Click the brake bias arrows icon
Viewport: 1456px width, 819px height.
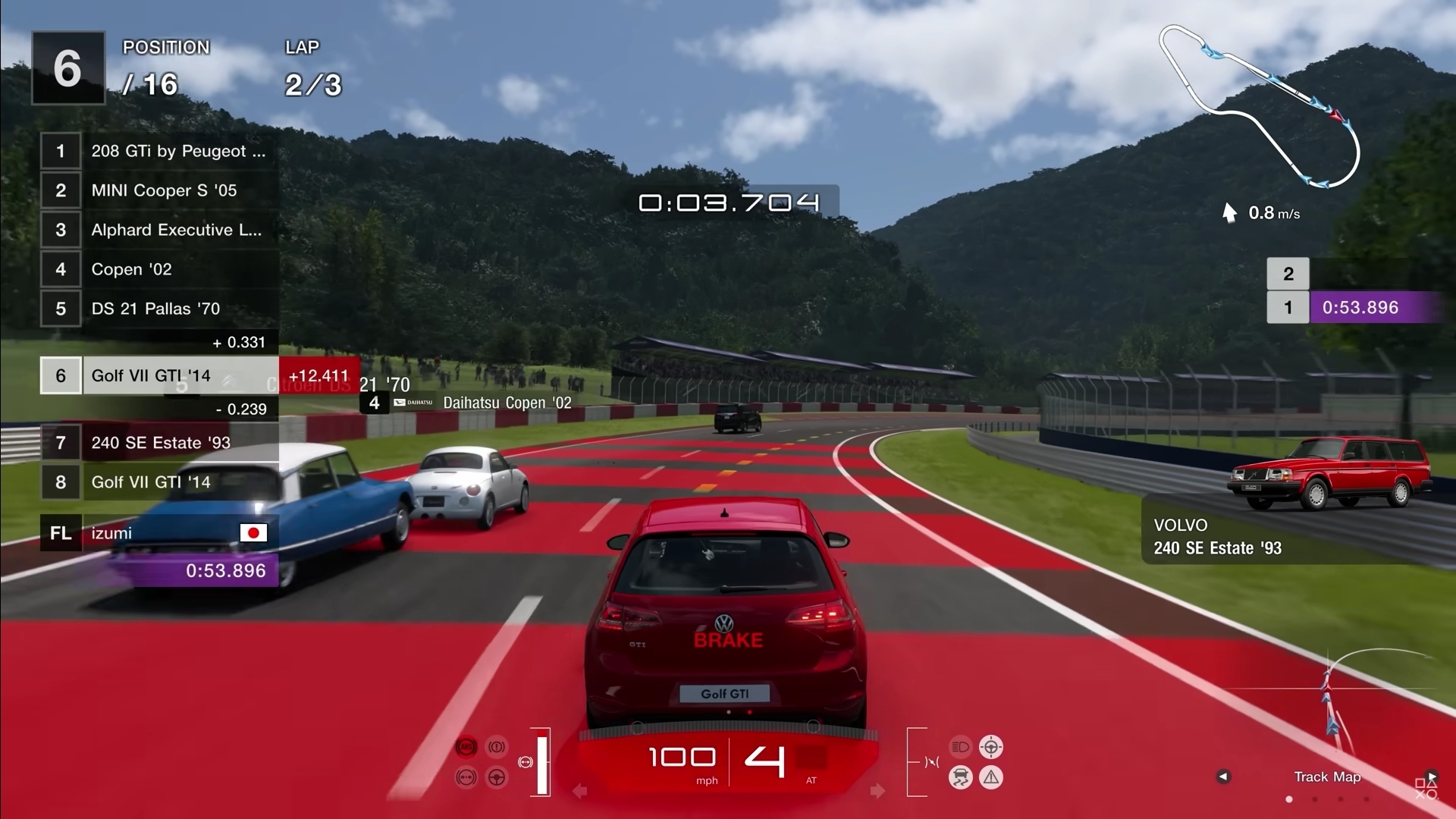466,776
